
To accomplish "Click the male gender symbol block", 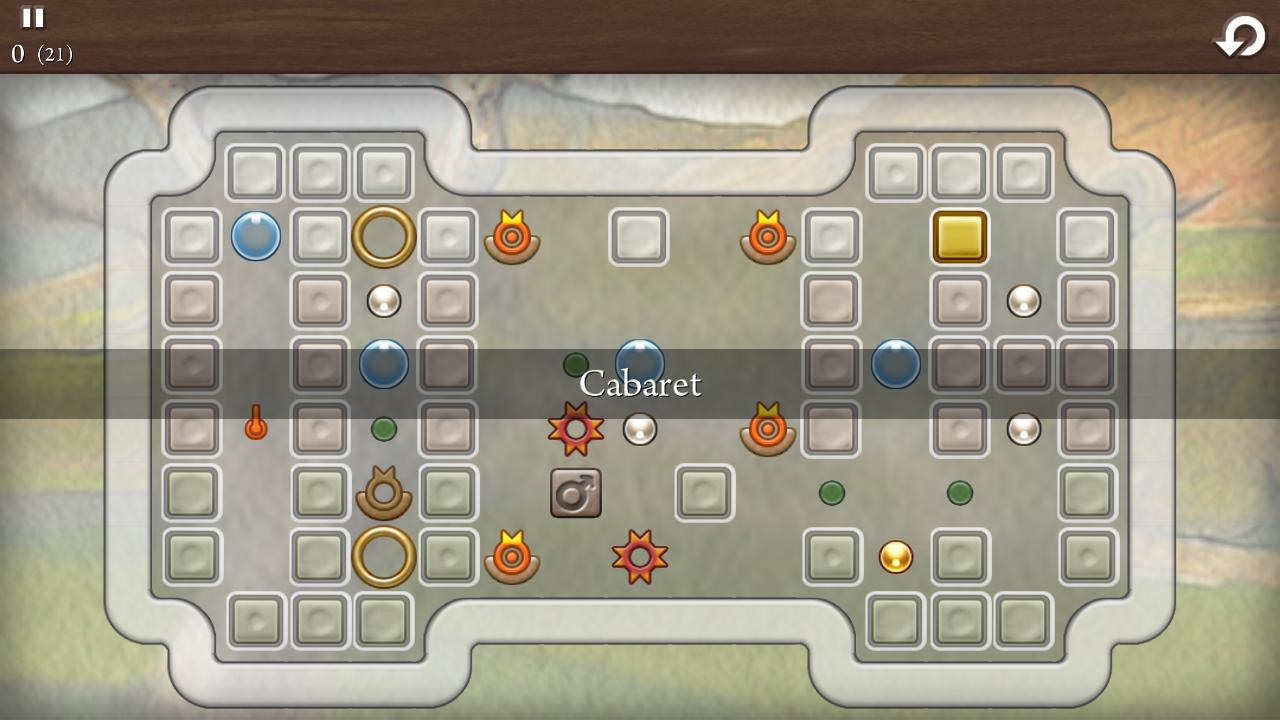I will (x=574, y=493).
